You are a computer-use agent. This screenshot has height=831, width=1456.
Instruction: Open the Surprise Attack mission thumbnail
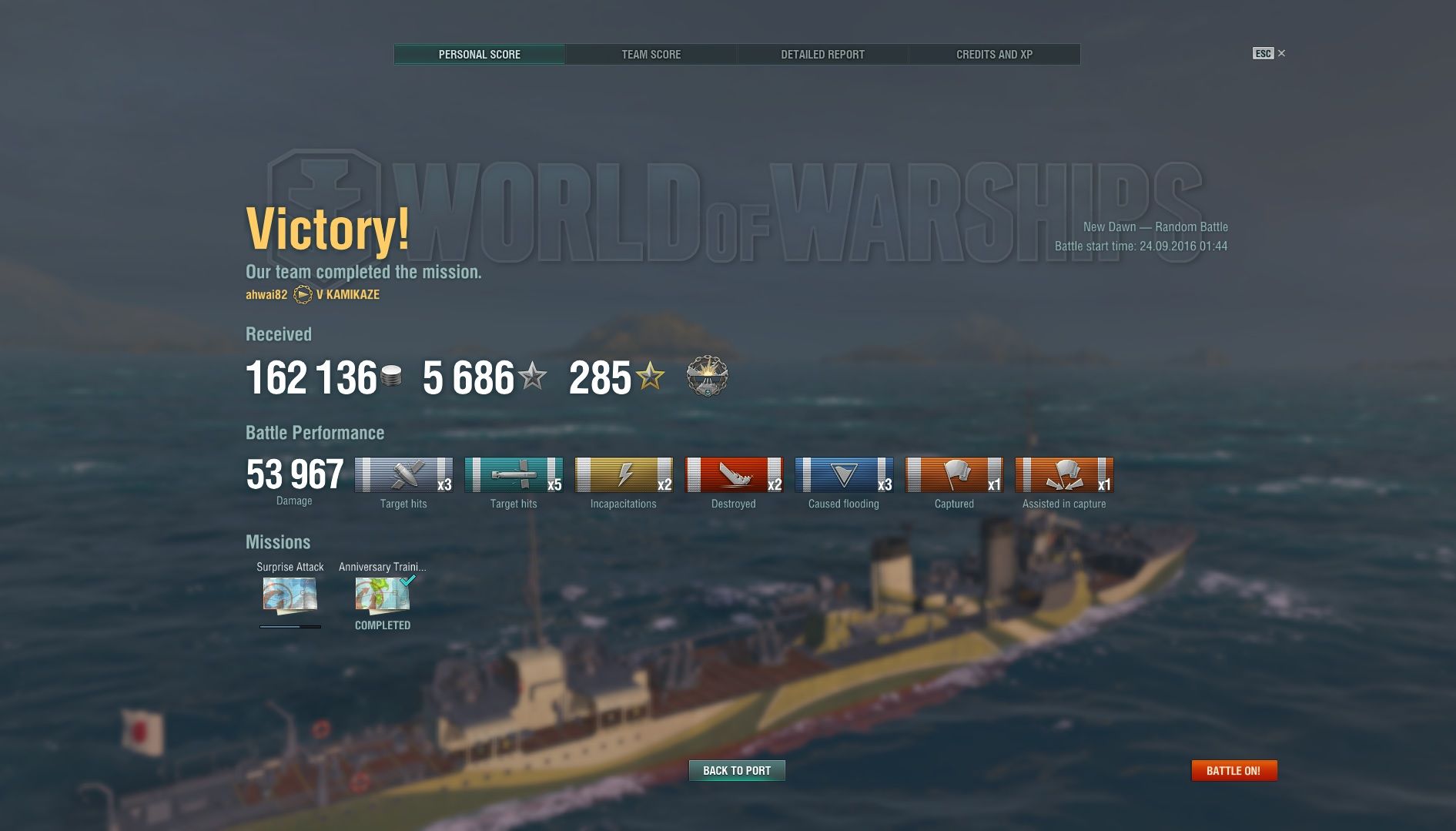(x=290, y=595)
